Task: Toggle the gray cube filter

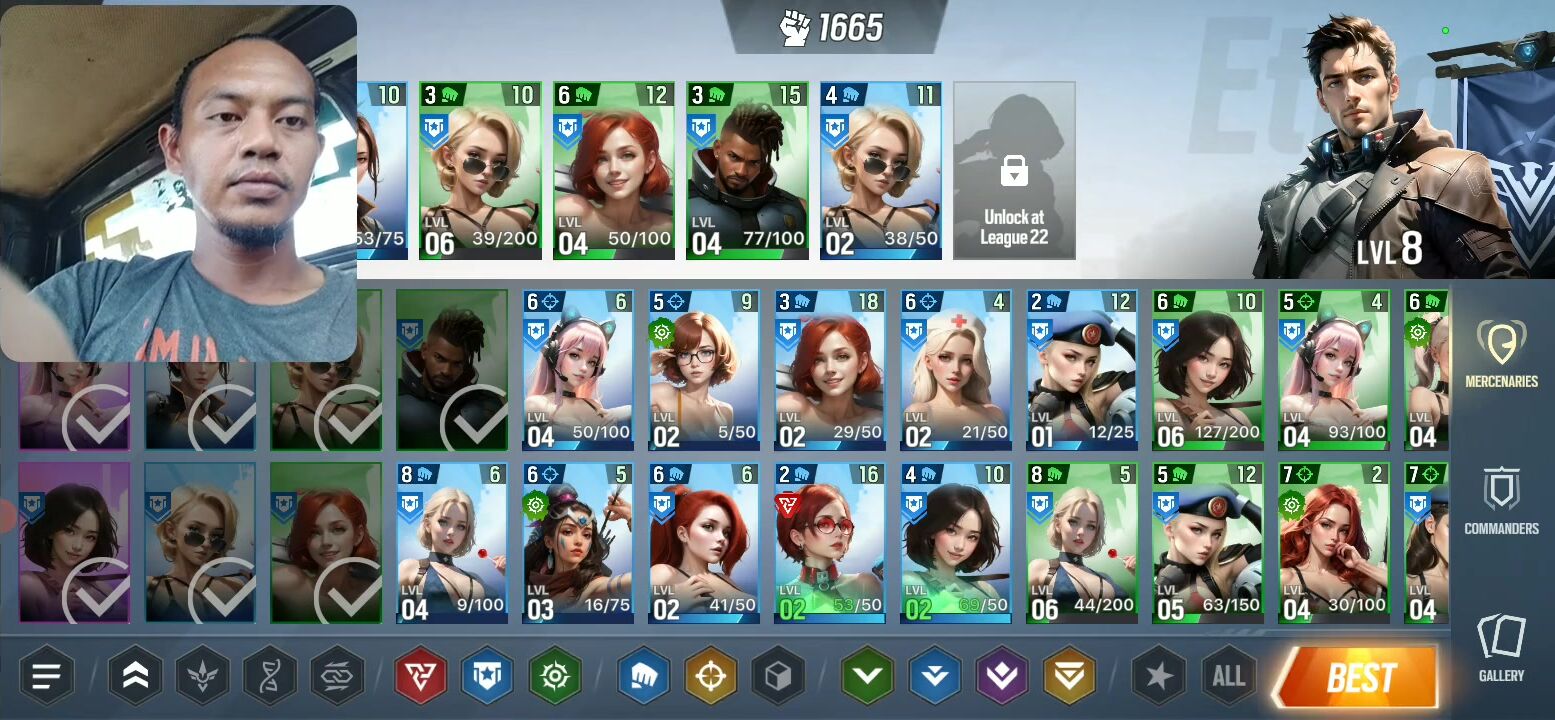Action: coord(778,677)
